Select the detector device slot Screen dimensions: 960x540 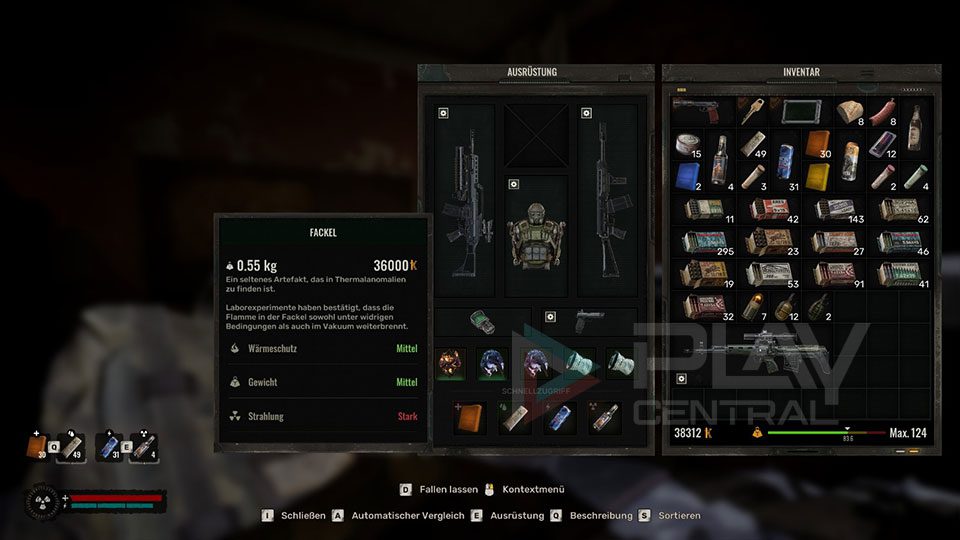485,322
